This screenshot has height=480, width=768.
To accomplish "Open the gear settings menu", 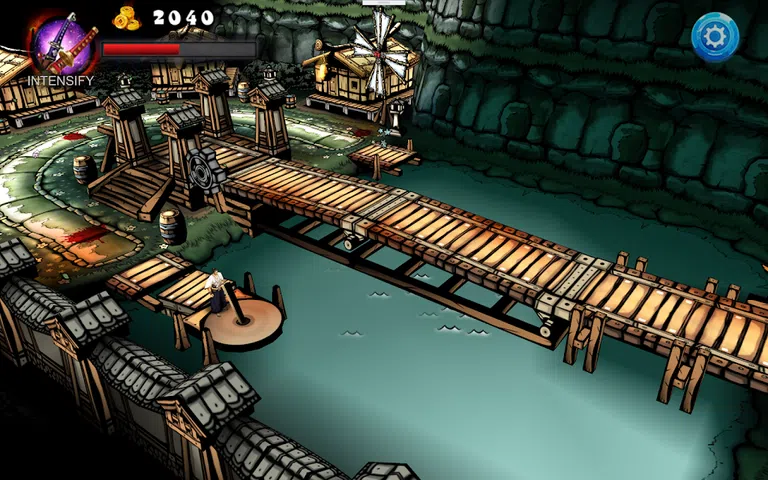I will [715, 37].
